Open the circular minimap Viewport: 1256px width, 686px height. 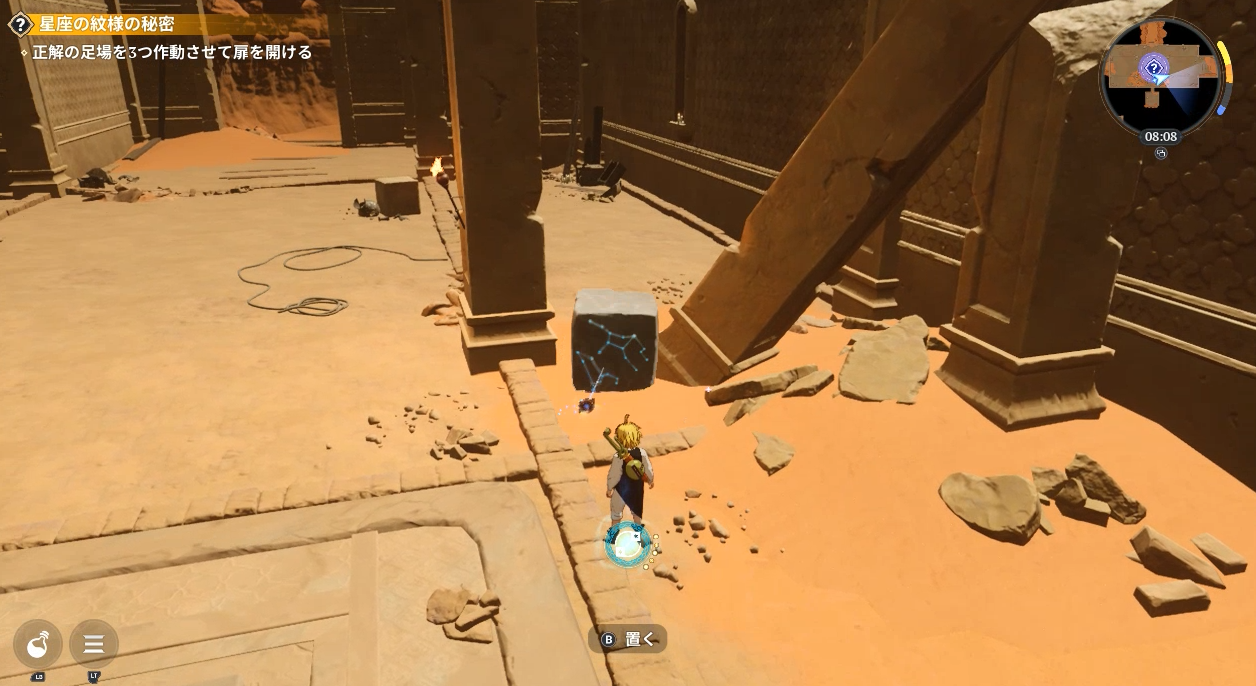coord(1161,76)
